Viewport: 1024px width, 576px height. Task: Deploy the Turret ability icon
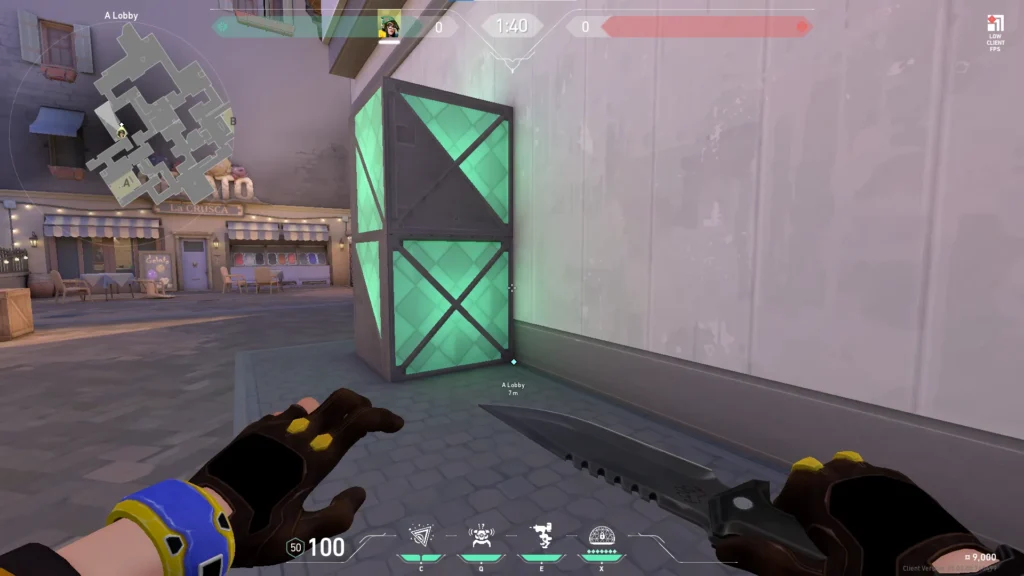coord(541,537)
